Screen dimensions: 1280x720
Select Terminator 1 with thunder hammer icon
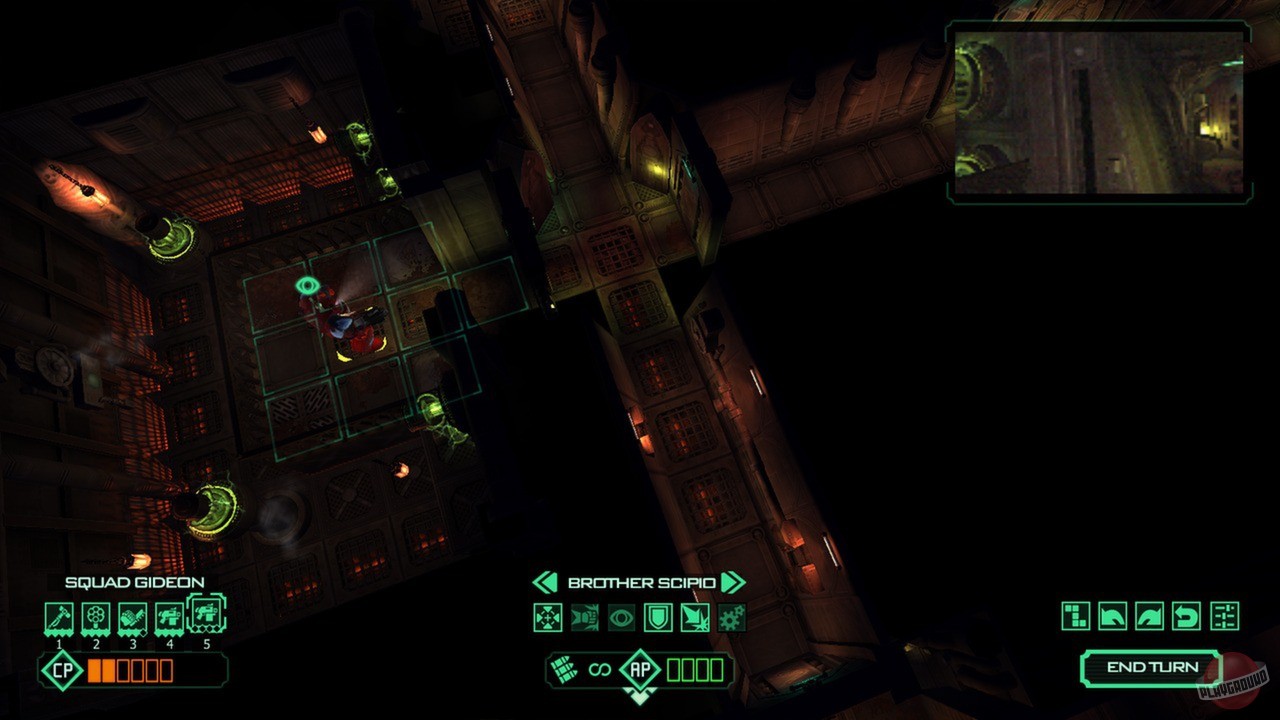[57, 615]
